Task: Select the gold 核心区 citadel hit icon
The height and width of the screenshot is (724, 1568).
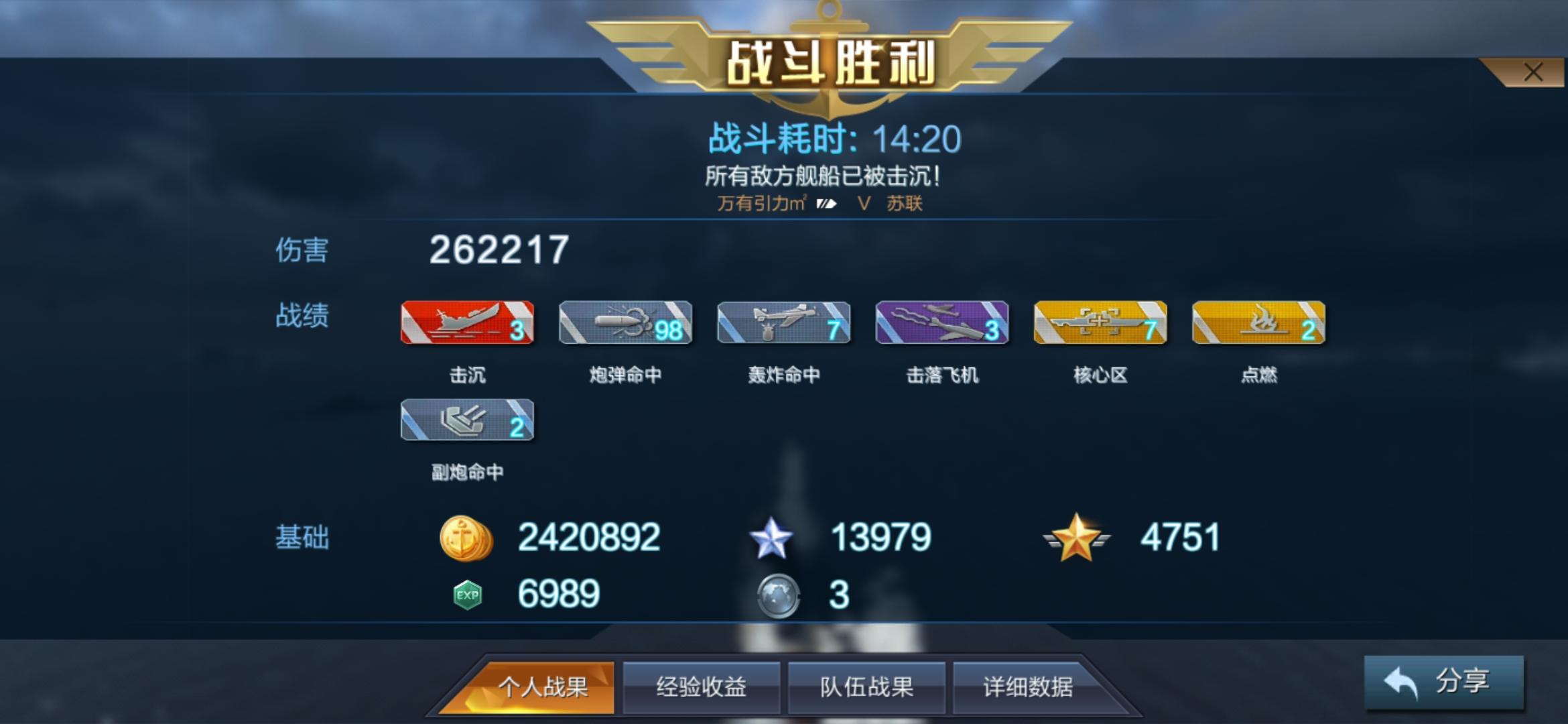Action: click(1100, 324)
